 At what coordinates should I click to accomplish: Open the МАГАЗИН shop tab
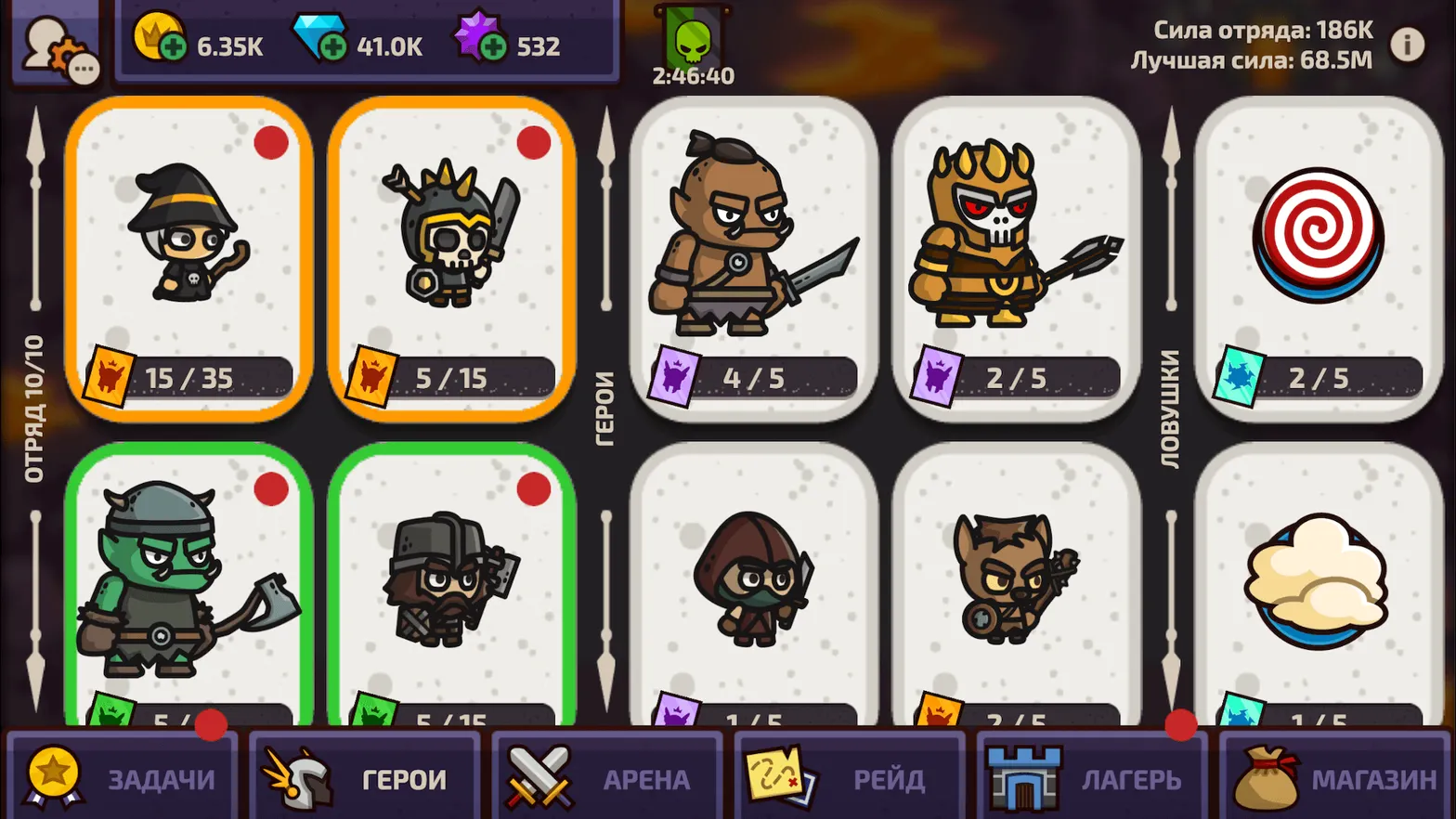tap(1335, 776)
